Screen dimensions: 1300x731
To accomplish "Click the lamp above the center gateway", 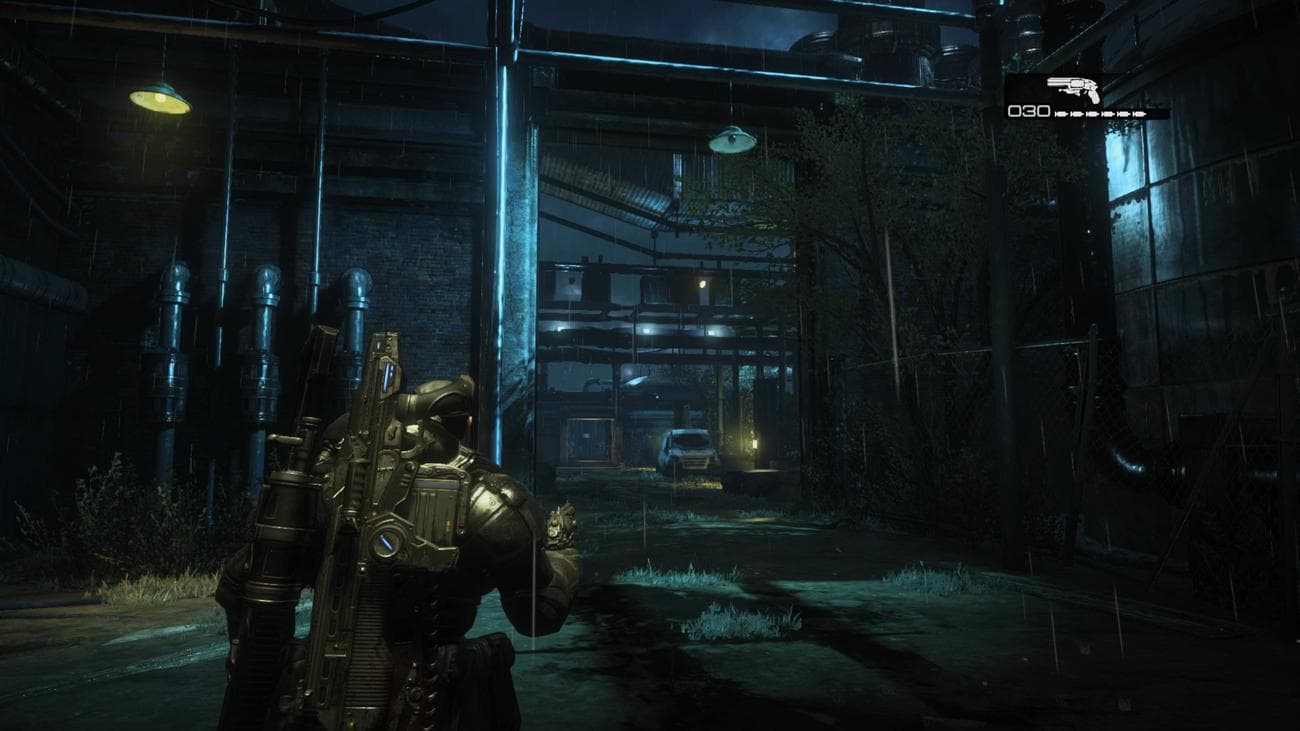I will [733, 140].
